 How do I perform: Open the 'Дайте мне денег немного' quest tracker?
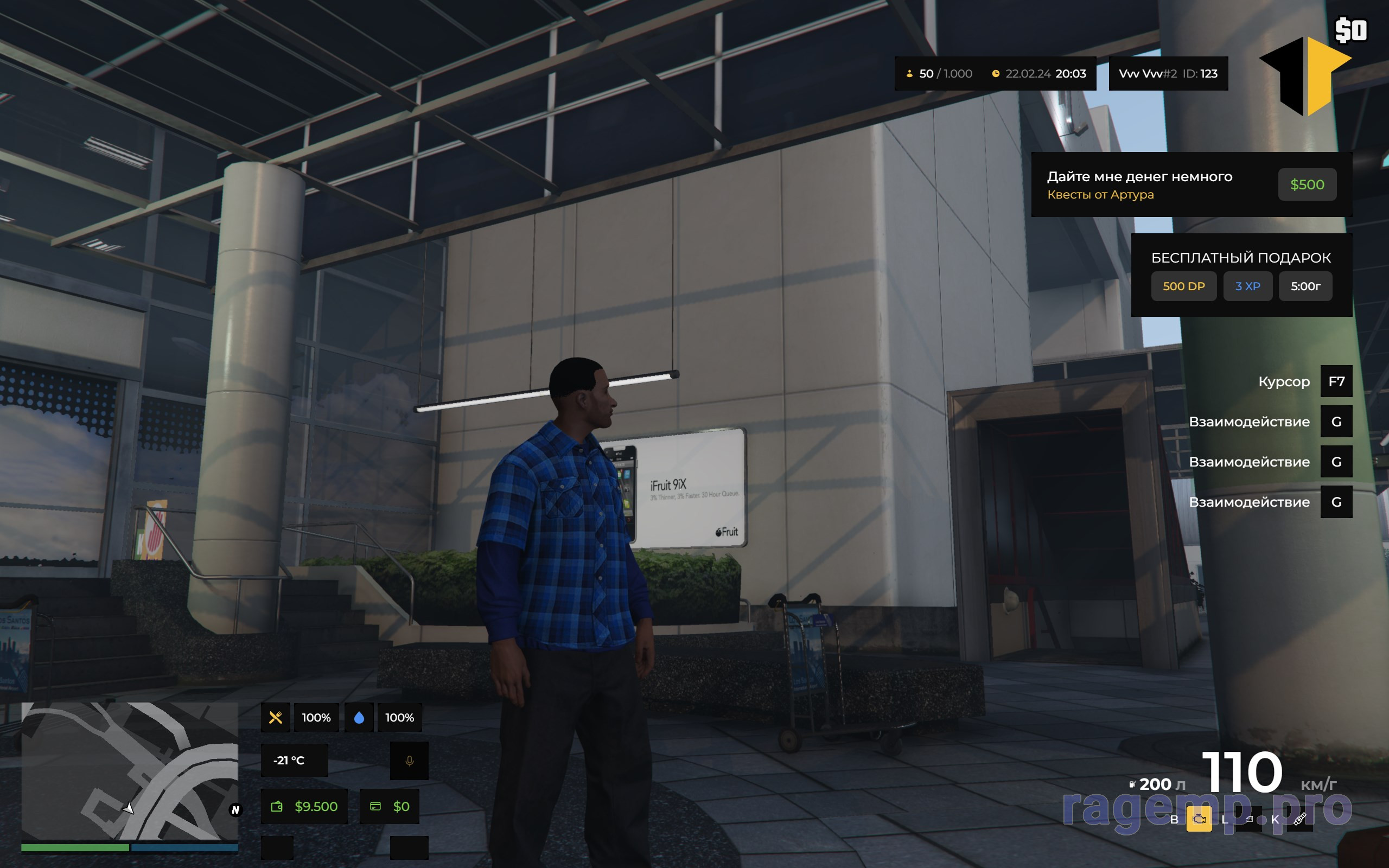1139,184
